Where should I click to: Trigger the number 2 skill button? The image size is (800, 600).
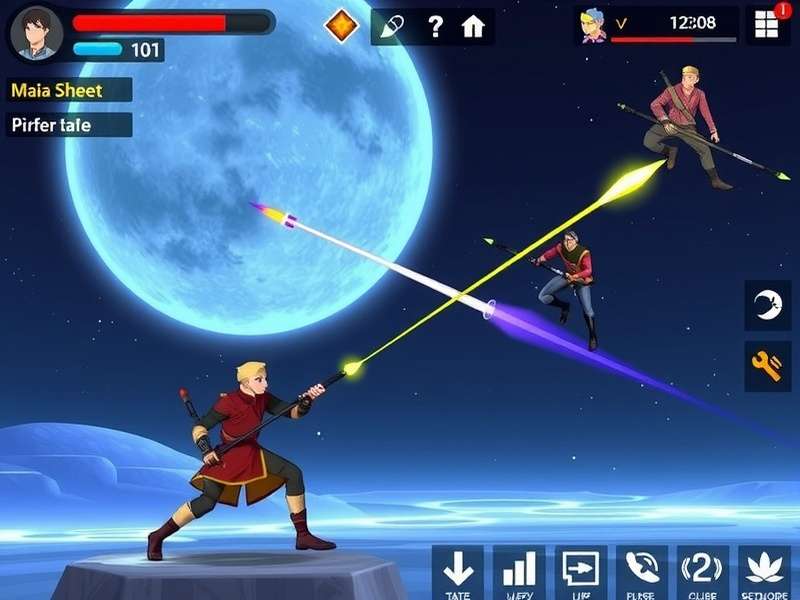point(702,570)
